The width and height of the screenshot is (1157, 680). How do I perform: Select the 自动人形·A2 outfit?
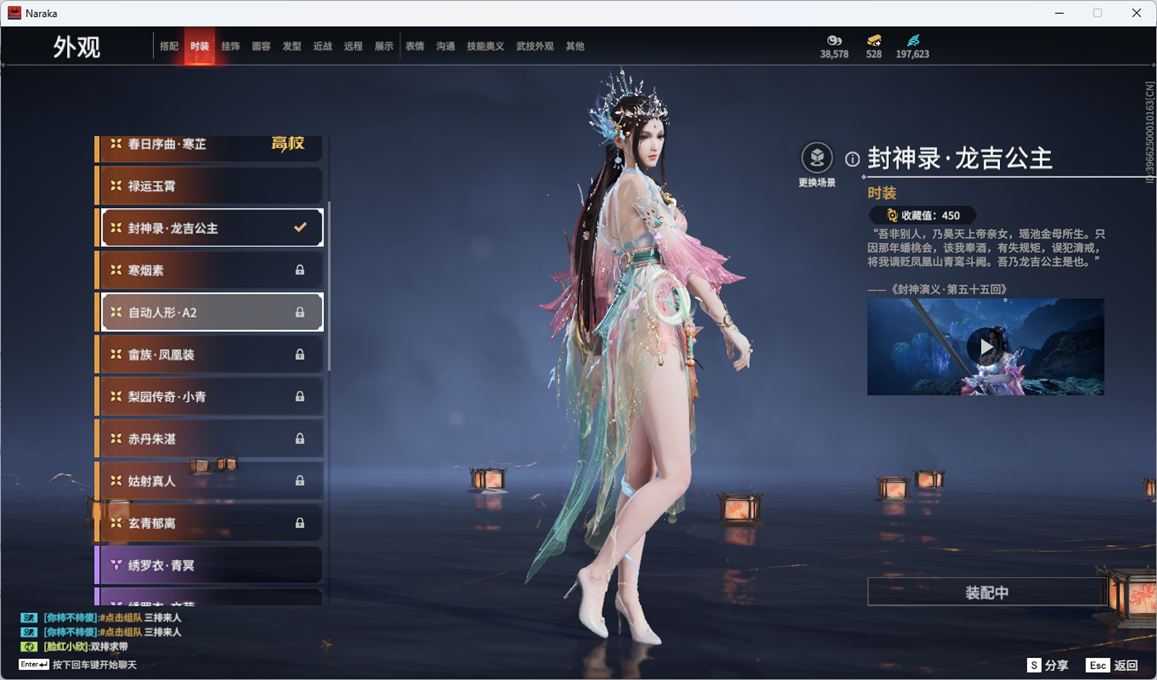[x=210, y=312]
